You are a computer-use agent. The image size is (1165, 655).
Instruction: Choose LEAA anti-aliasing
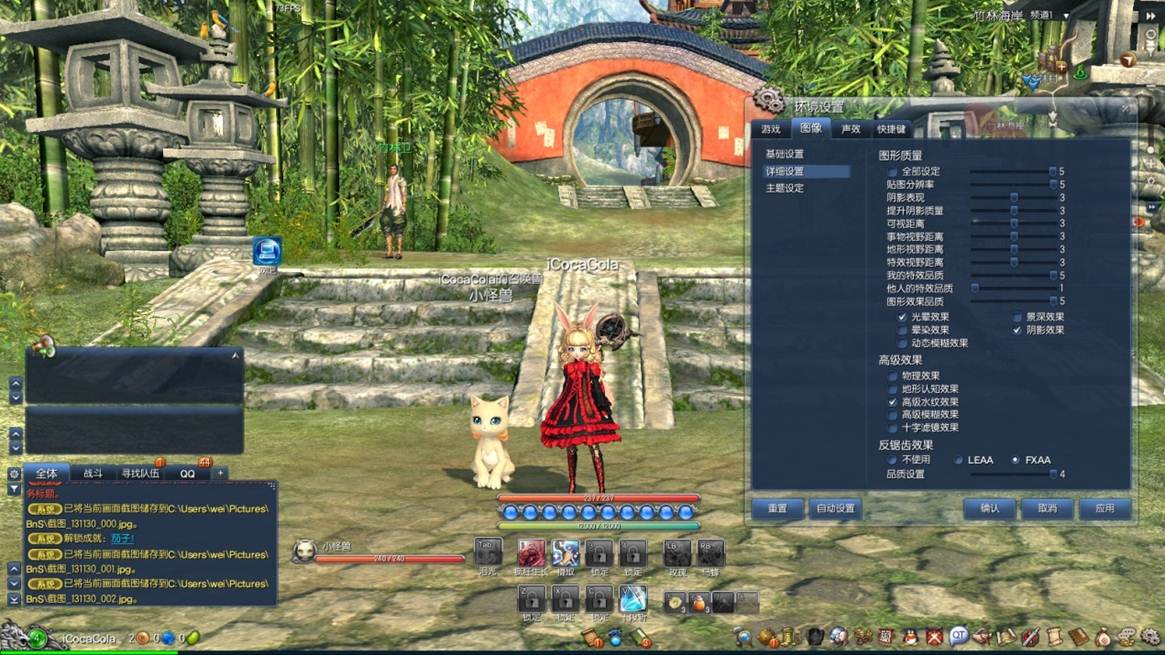click(x=959, y=460)
